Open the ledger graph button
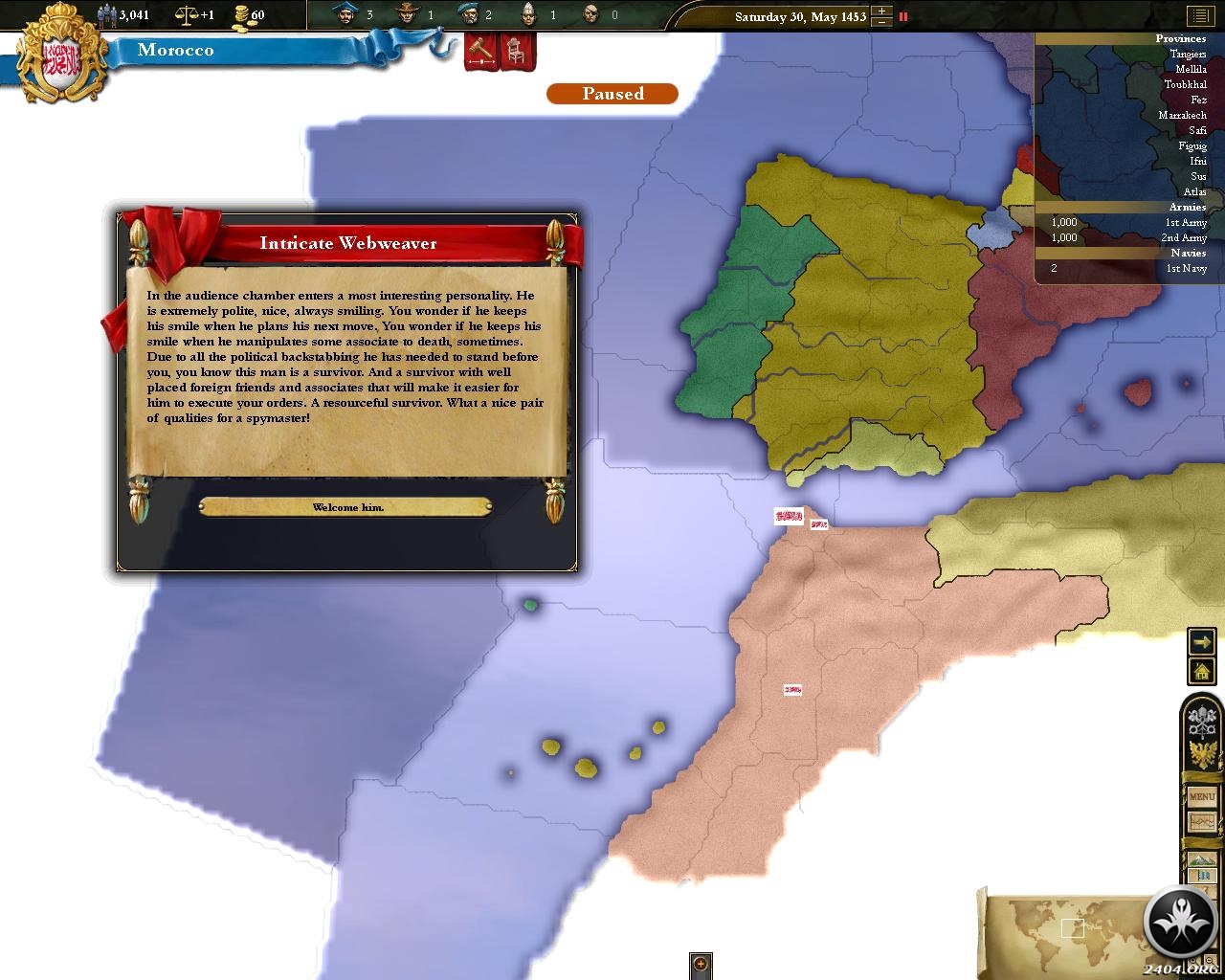The height and width of the screenshot is (980, 1225). click(1201, 822)
